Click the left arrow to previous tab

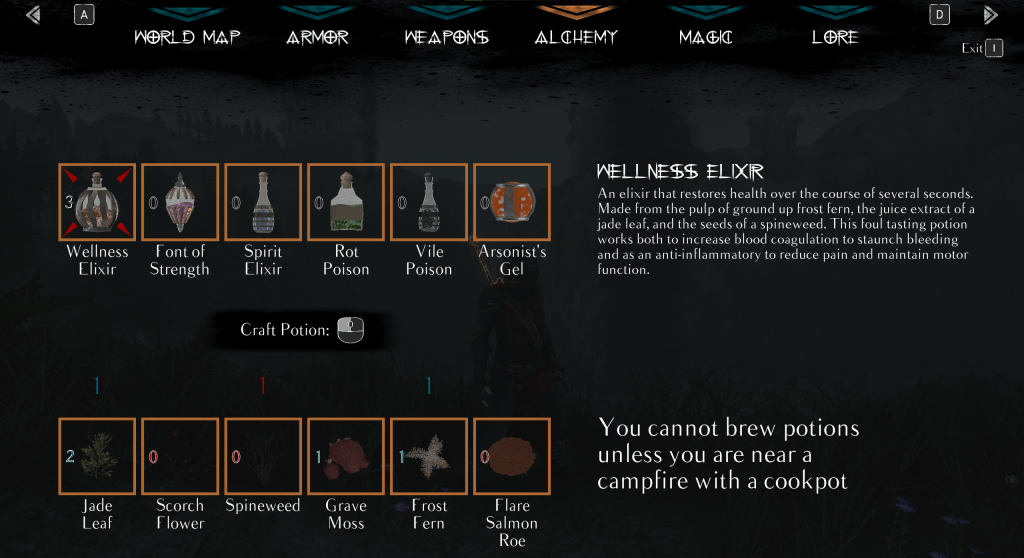[35, 15]
